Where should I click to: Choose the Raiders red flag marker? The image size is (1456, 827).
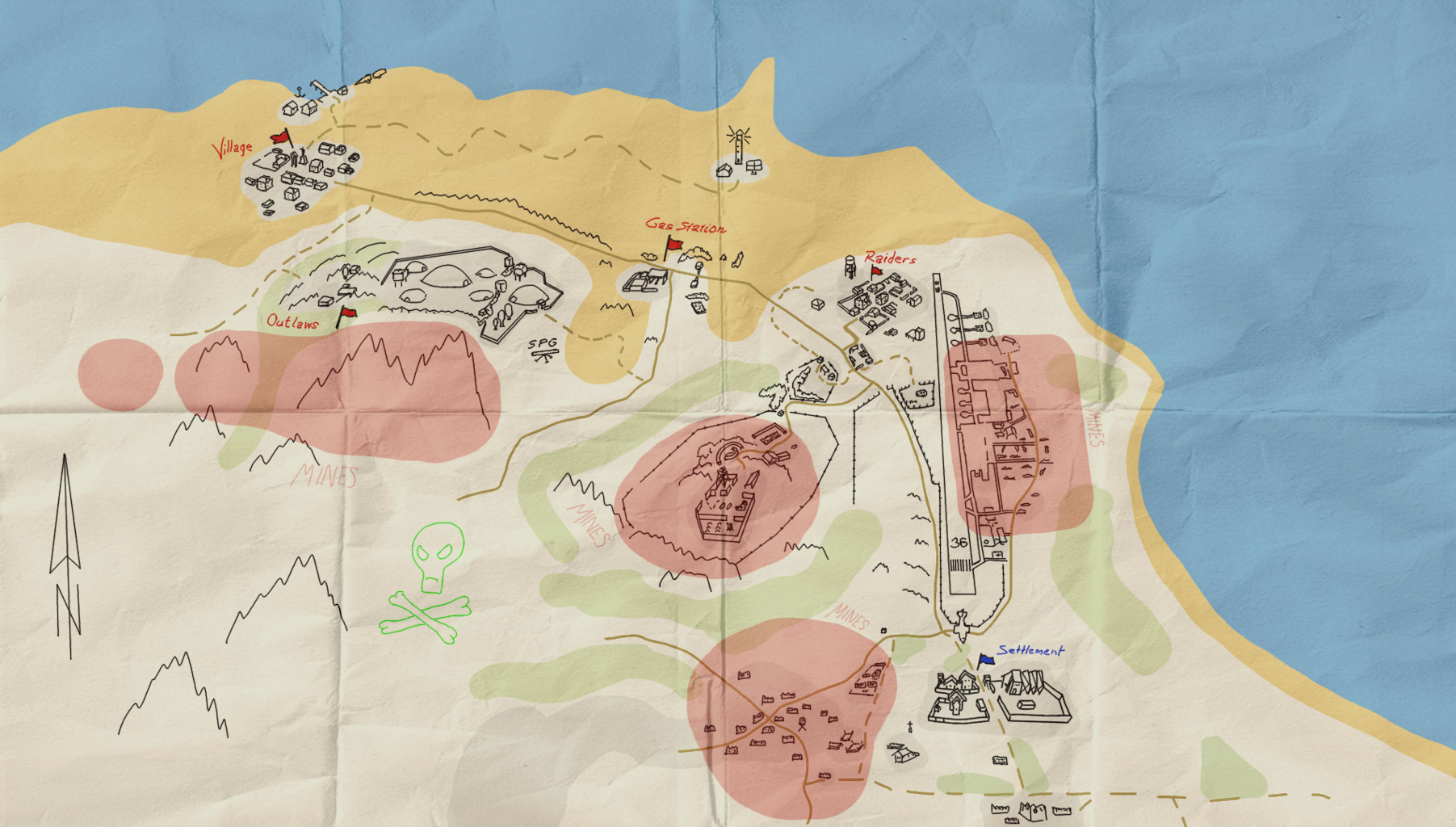point(876,272)
